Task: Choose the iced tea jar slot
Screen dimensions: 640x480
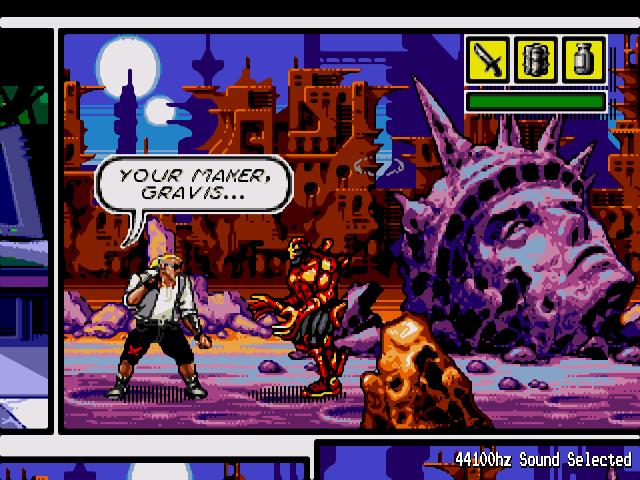Action: [584, 61]
